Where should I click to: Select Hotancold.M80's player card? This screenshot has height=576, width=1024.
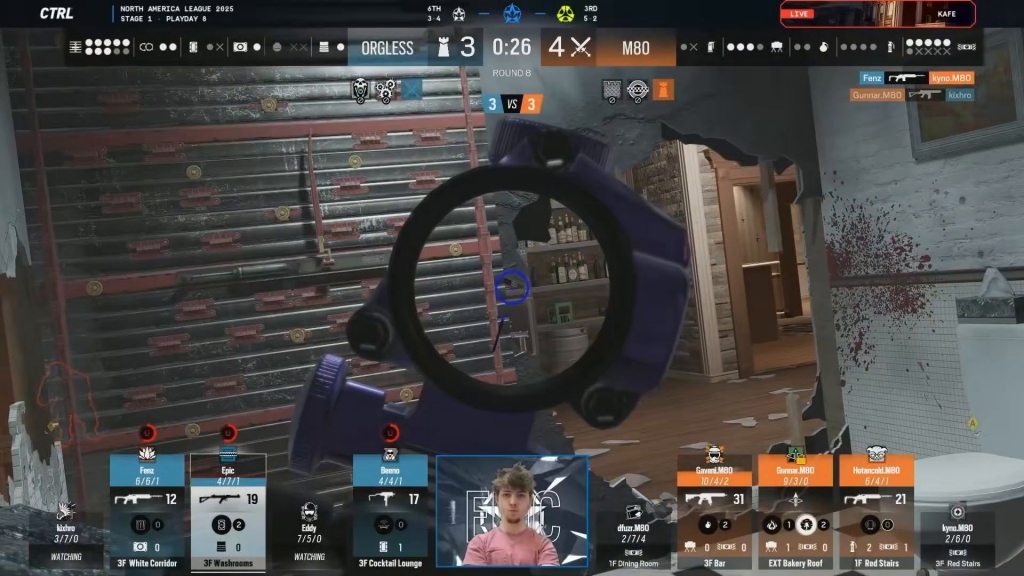coord(876,510)
